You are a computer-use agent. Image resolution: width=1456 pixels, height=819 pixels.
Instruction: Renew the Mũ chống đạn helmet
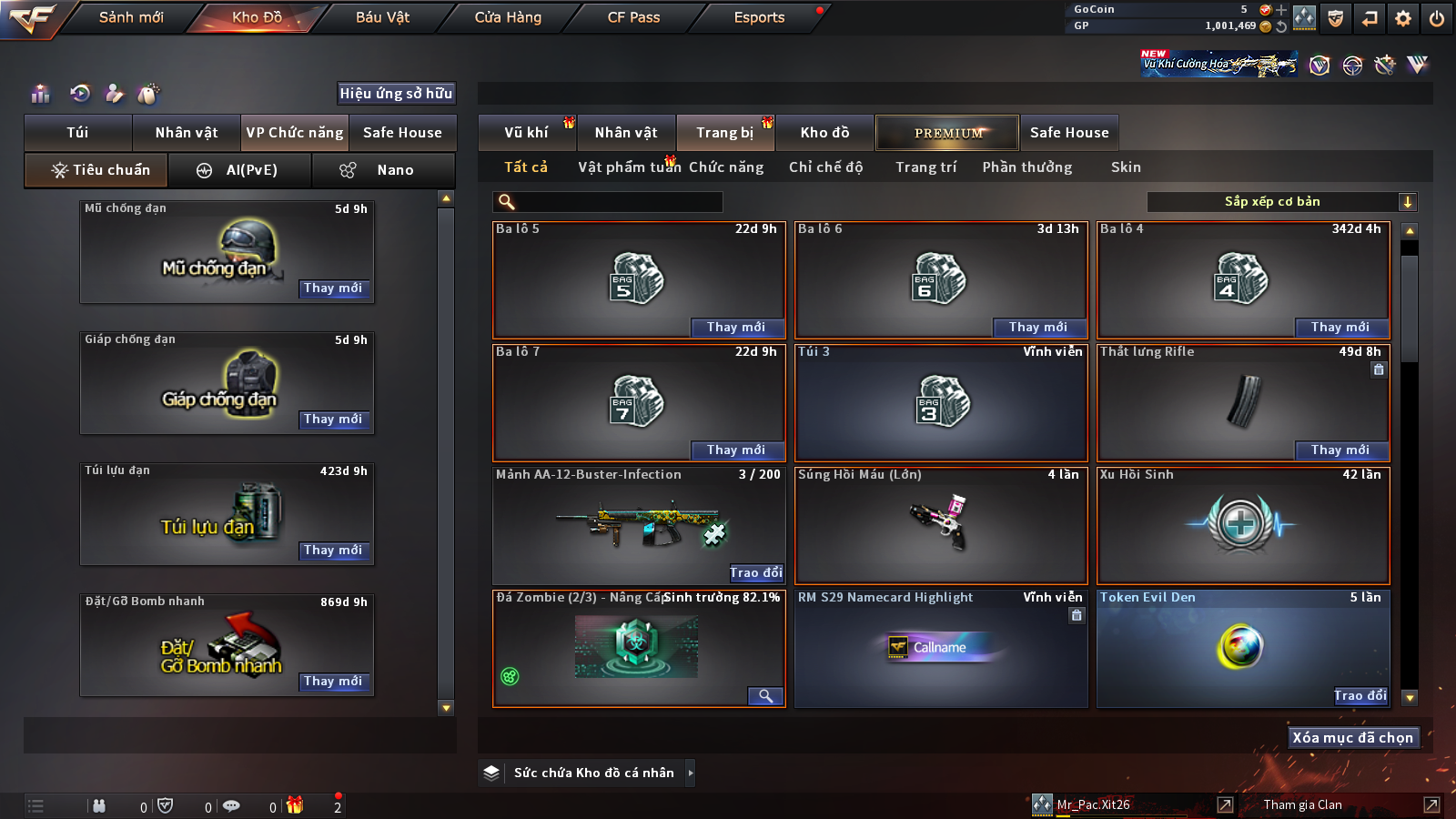[333, 288]
